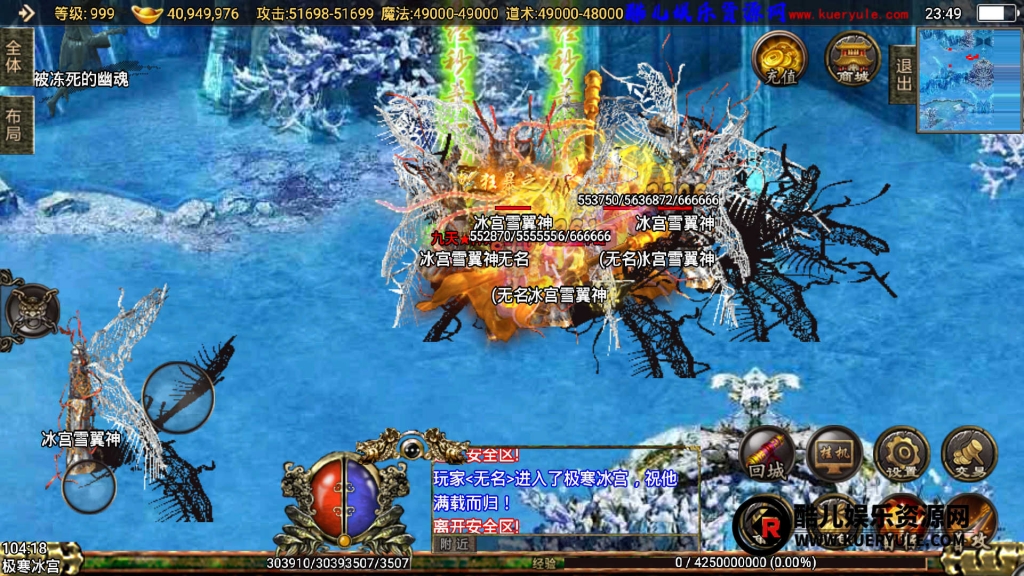Image resolution: width=1024 pixels, height=576 pixels.
Task: Open the minimap of the ice palace
Action: point(969,80)
